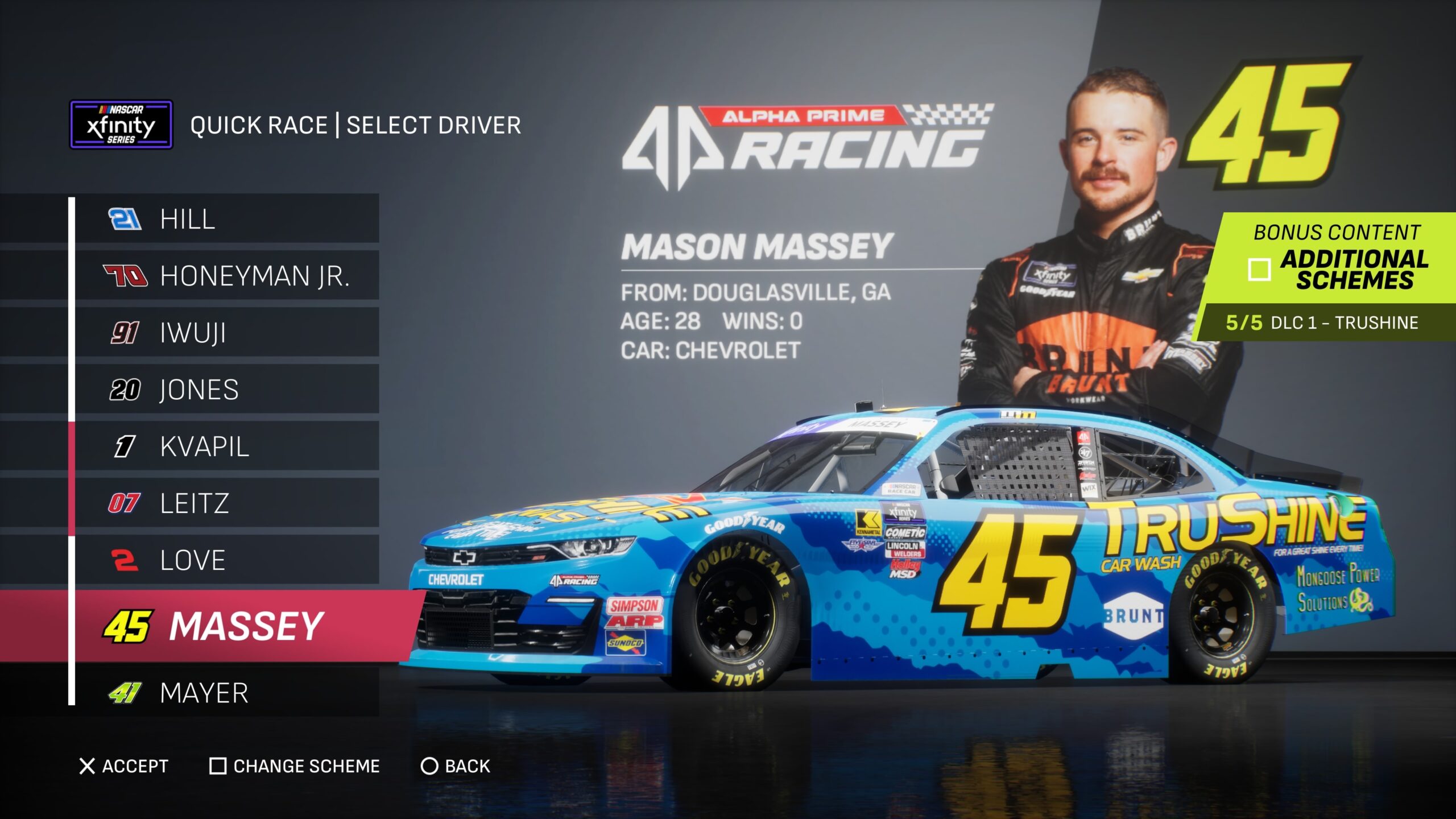The width and height of the screenshot is (1456, 819).
Task: Pick Iwuji in the number 91 car
Action: pyautogui.click(x=226, y=333)
